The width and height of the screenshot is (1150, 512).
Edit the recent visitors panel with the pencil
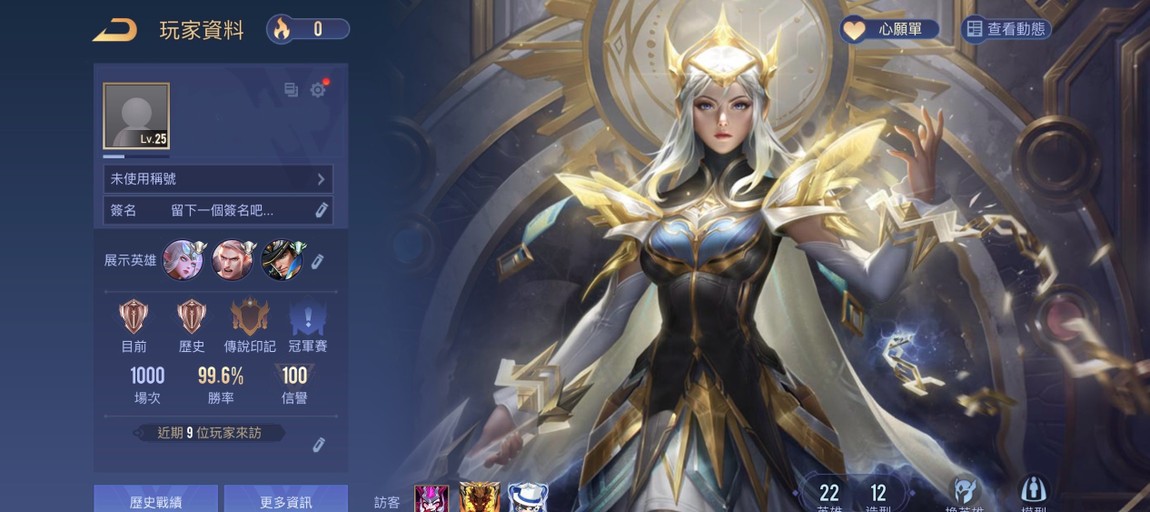(x=319, y=444)
